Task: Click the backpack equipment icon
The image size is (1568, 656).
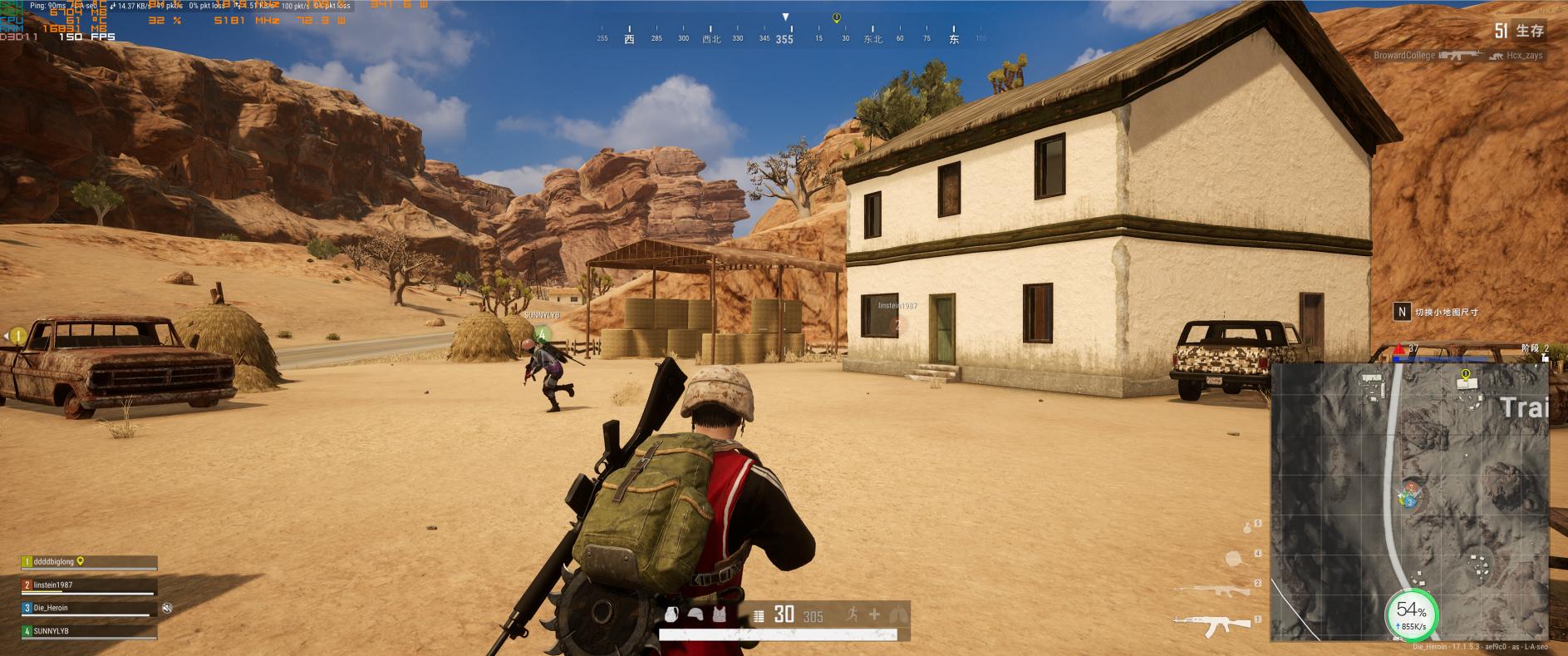Action: pos(673,615)
